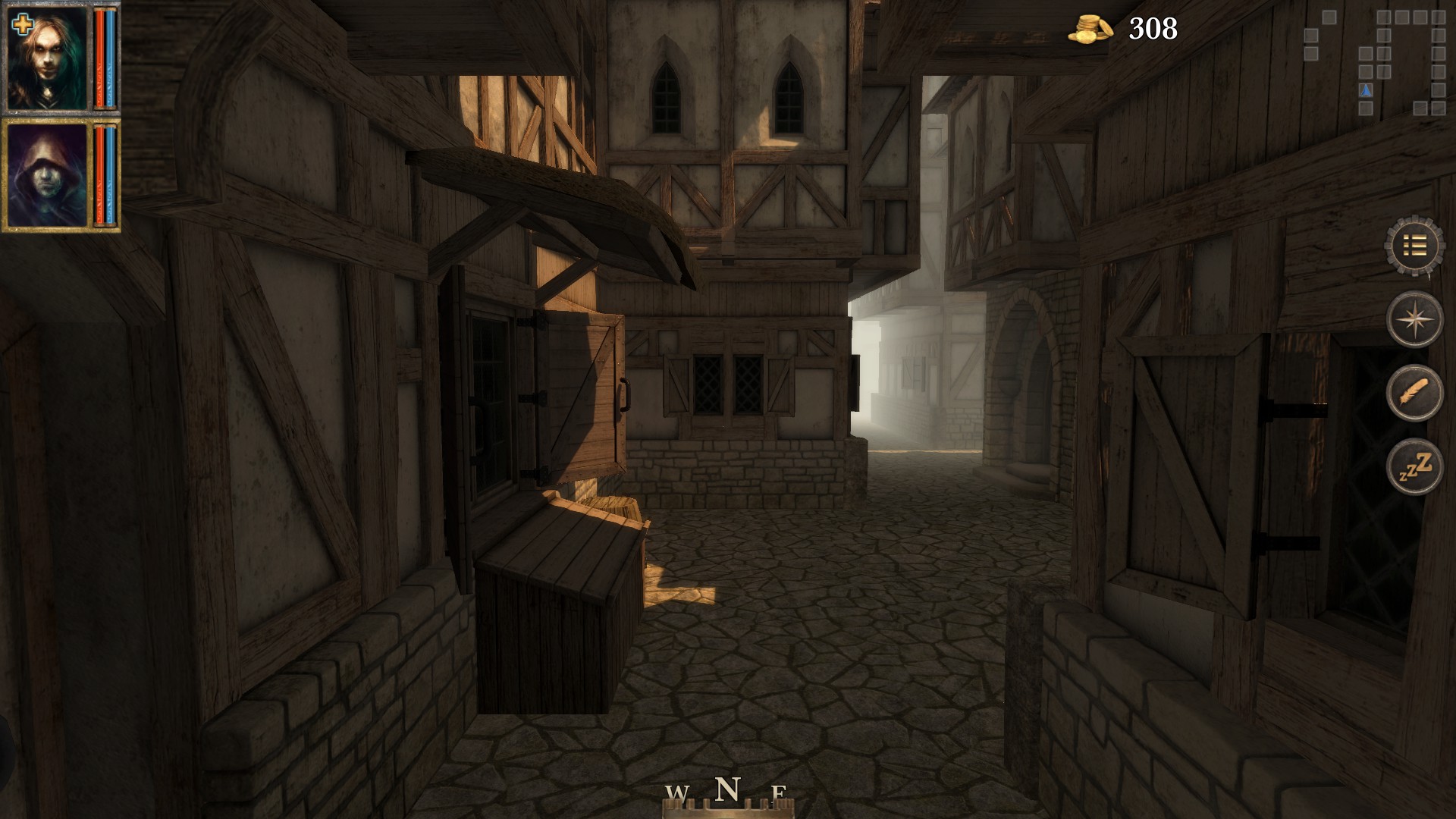Click an explored square on the minimap
Screen dimensions: 1456x819
[1385, 17]
